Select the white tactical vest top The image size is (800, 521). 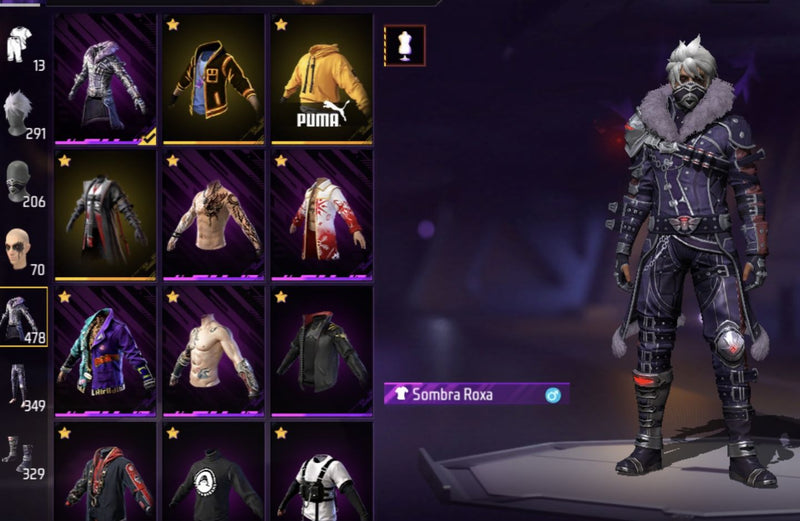[320, 475]
